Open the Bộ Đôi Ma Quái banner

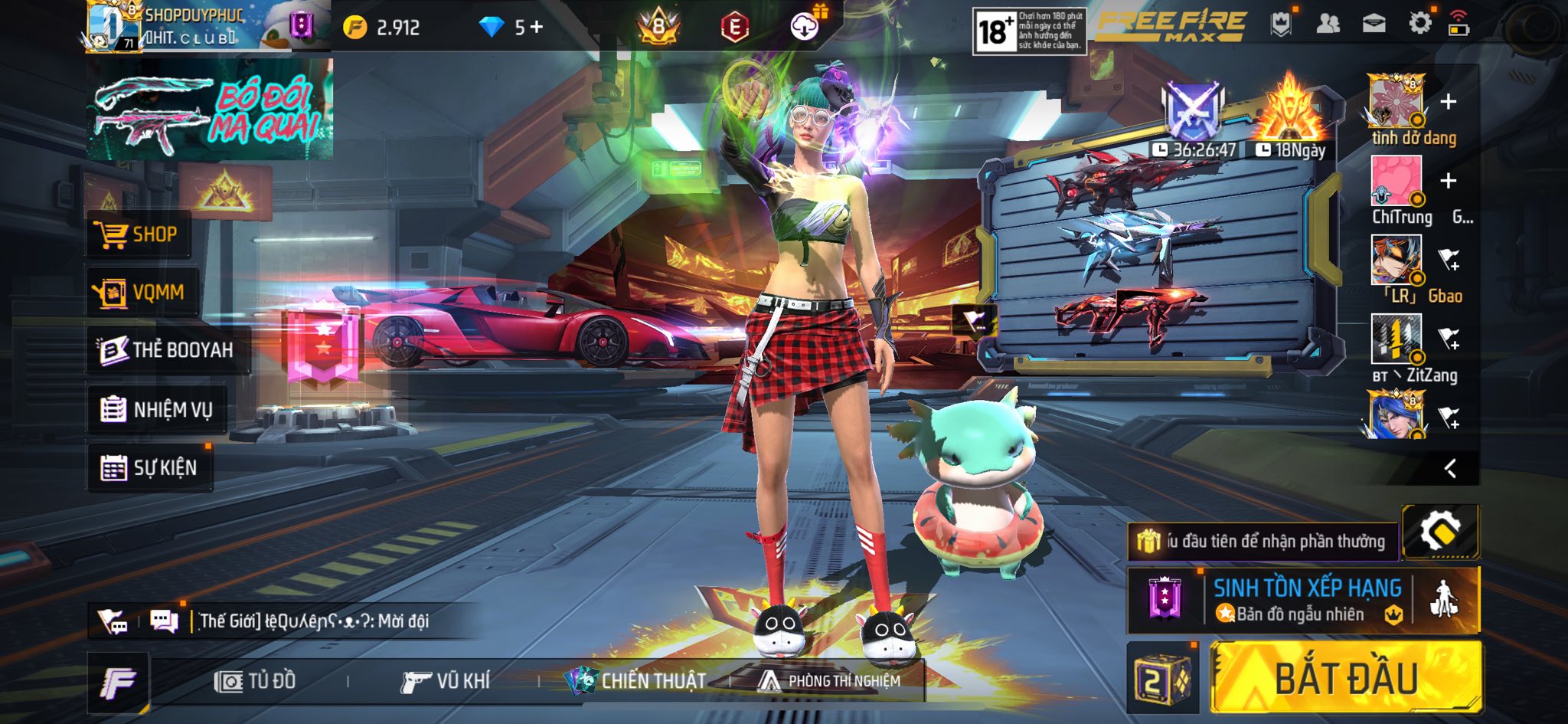click(209, 110)
